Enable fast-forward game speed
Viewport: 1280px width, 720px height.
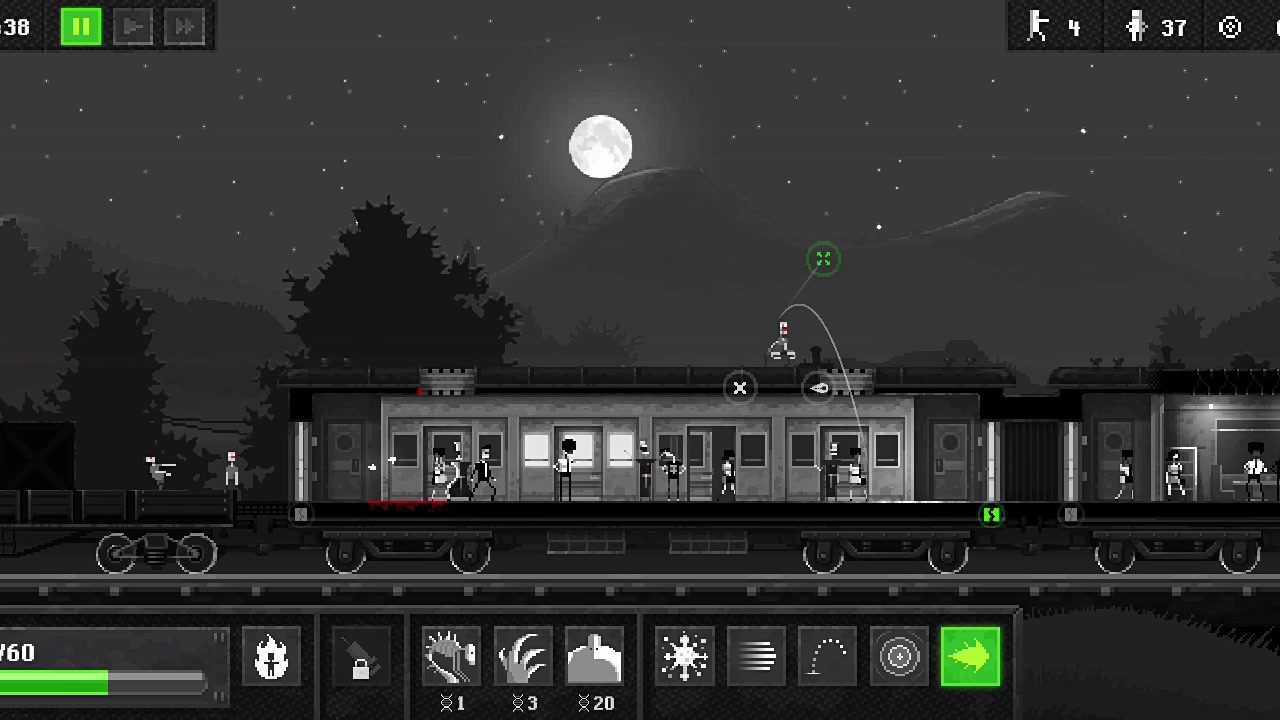(x=184, y=27)
